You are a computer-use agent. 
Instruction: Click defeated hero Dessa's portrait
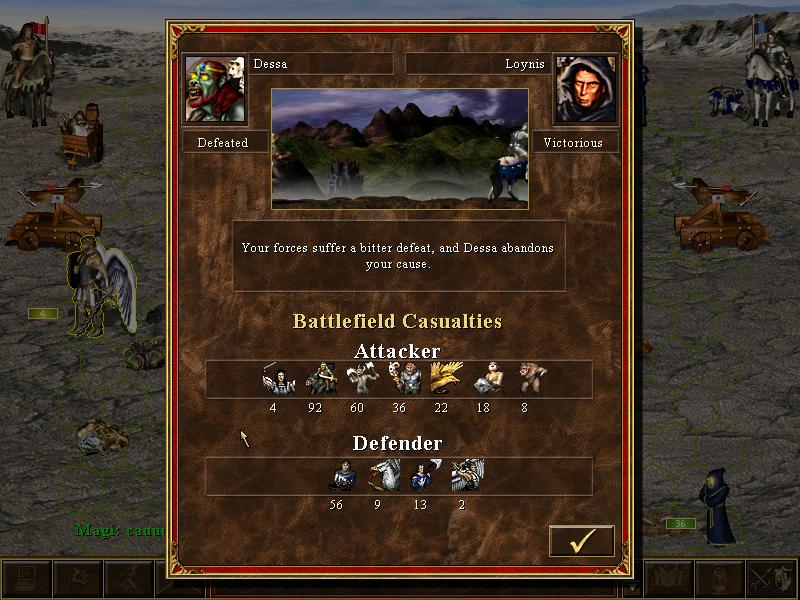(215, 90)
